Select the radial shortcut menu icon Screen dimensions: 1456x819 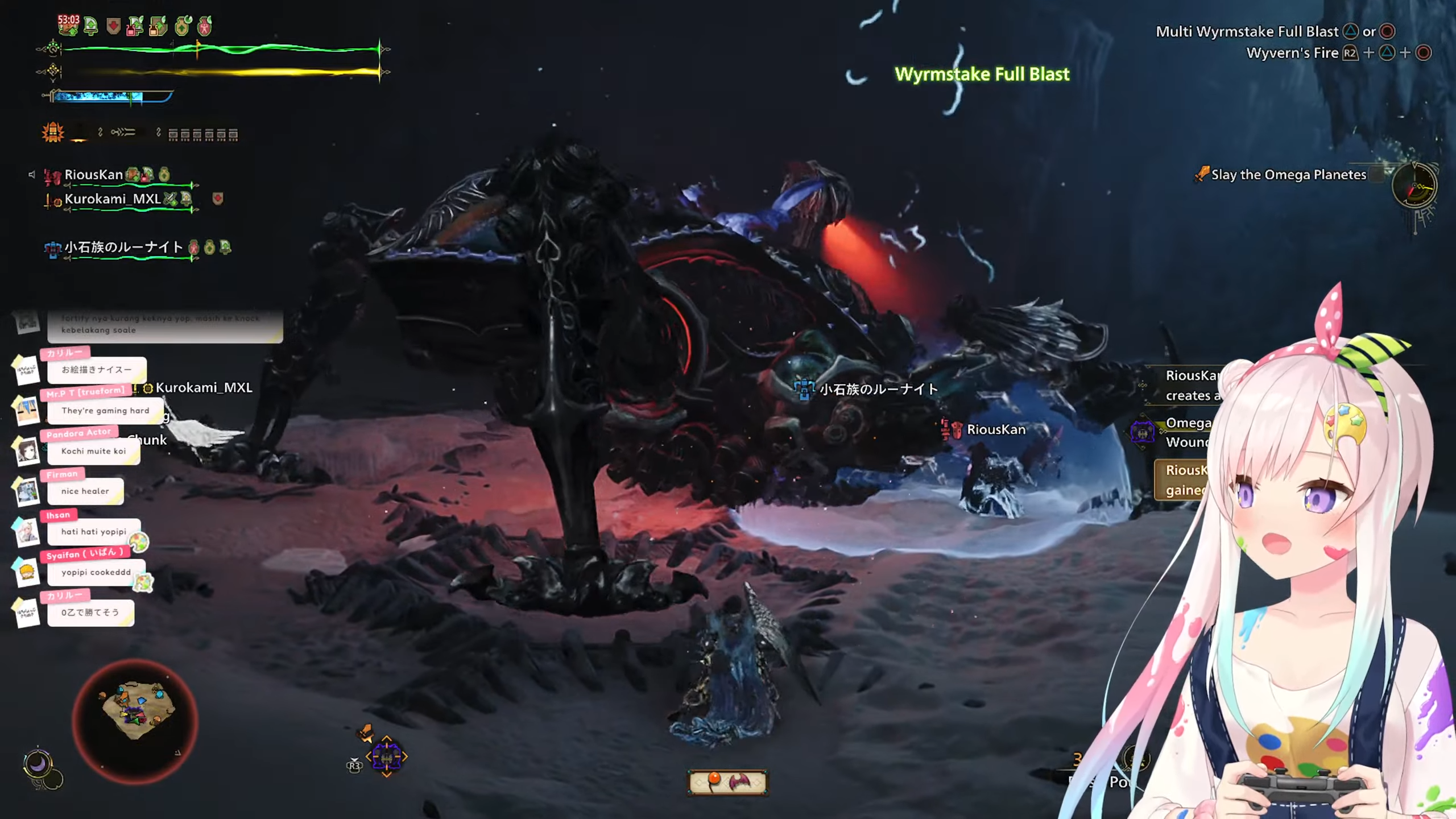[x=387, y=757]
